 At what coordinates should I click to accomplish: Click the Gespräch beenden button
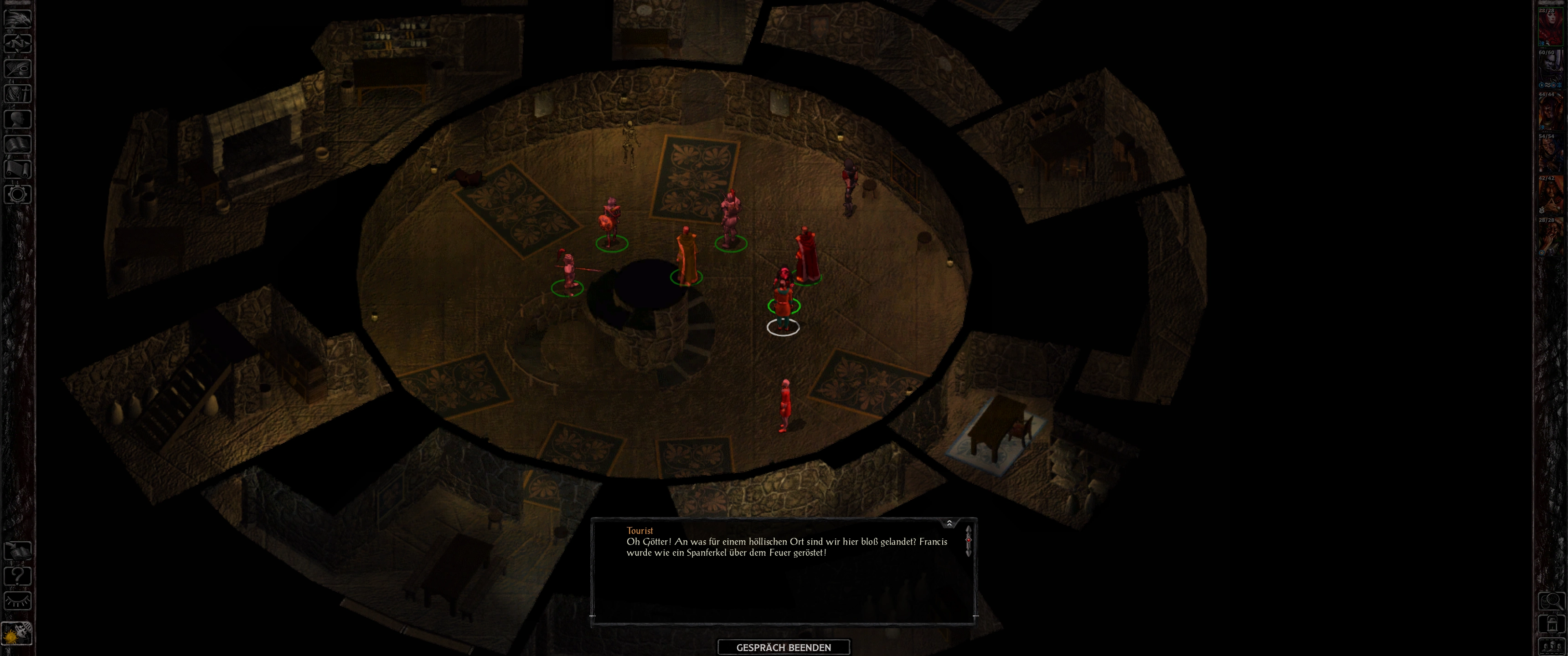[784, 647]
